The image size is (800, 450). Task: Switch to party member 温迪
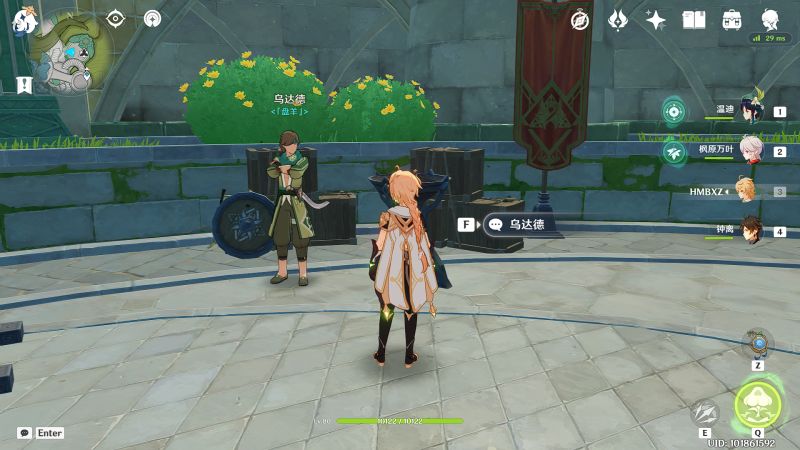pyautogui.click(x=751, y=111)
